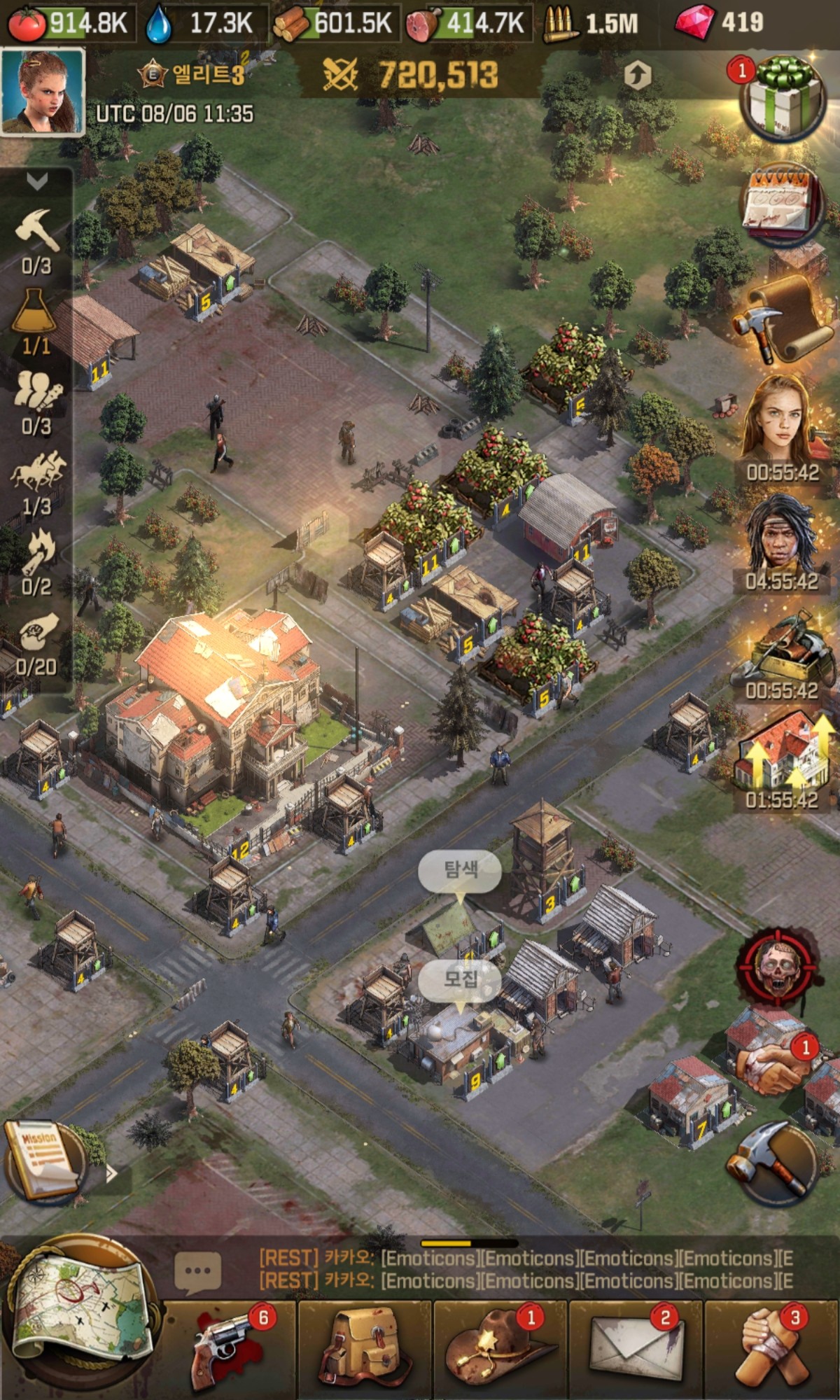The height and width of the screenshot is (1400, 840).
Task: Open the build hammer button
Action: [772, 1162]
